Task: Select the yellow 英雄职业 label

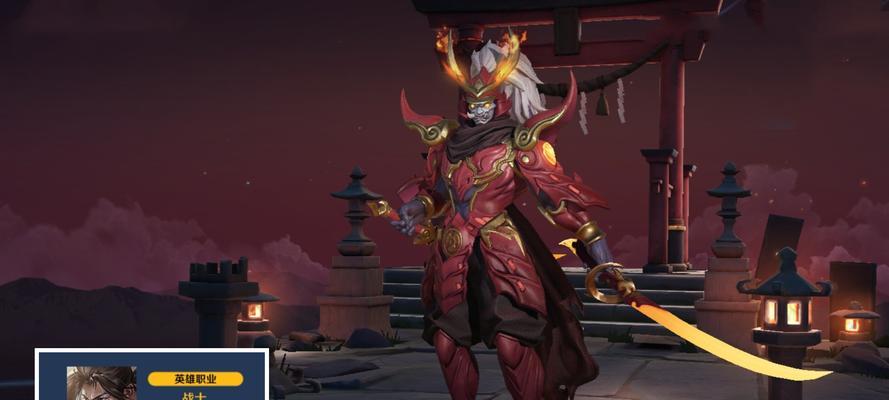Action: coord(195,379)
